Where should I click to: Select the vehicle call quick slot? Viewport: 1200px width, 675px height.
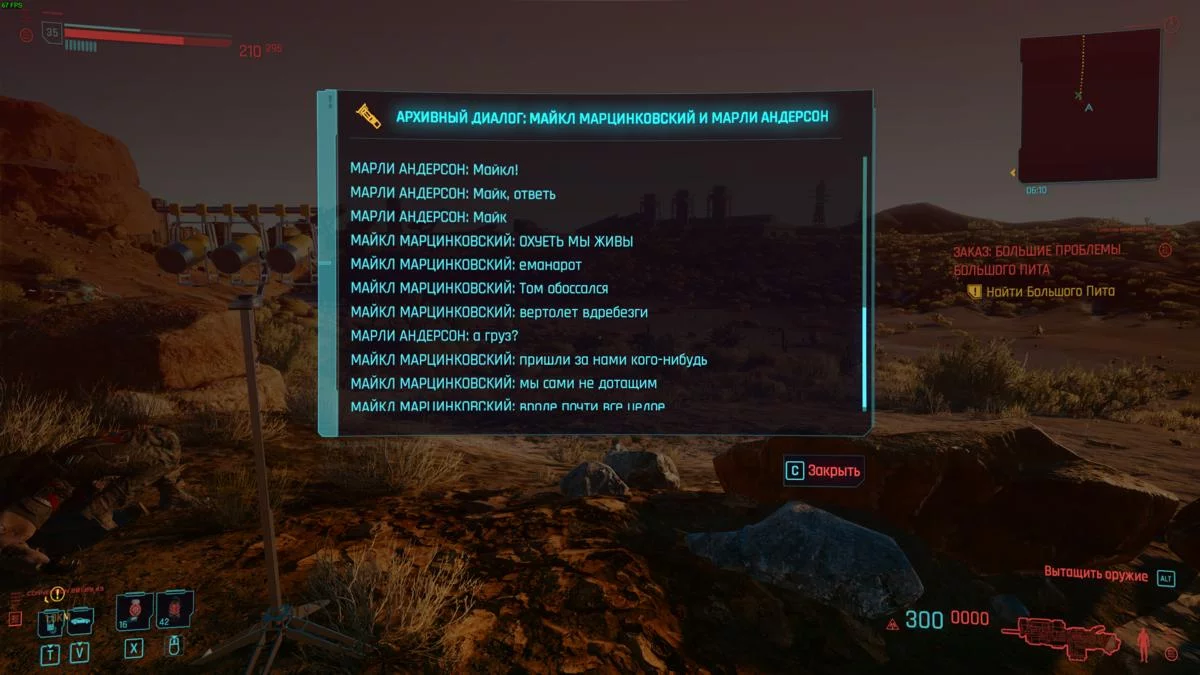tap(79, 621)
